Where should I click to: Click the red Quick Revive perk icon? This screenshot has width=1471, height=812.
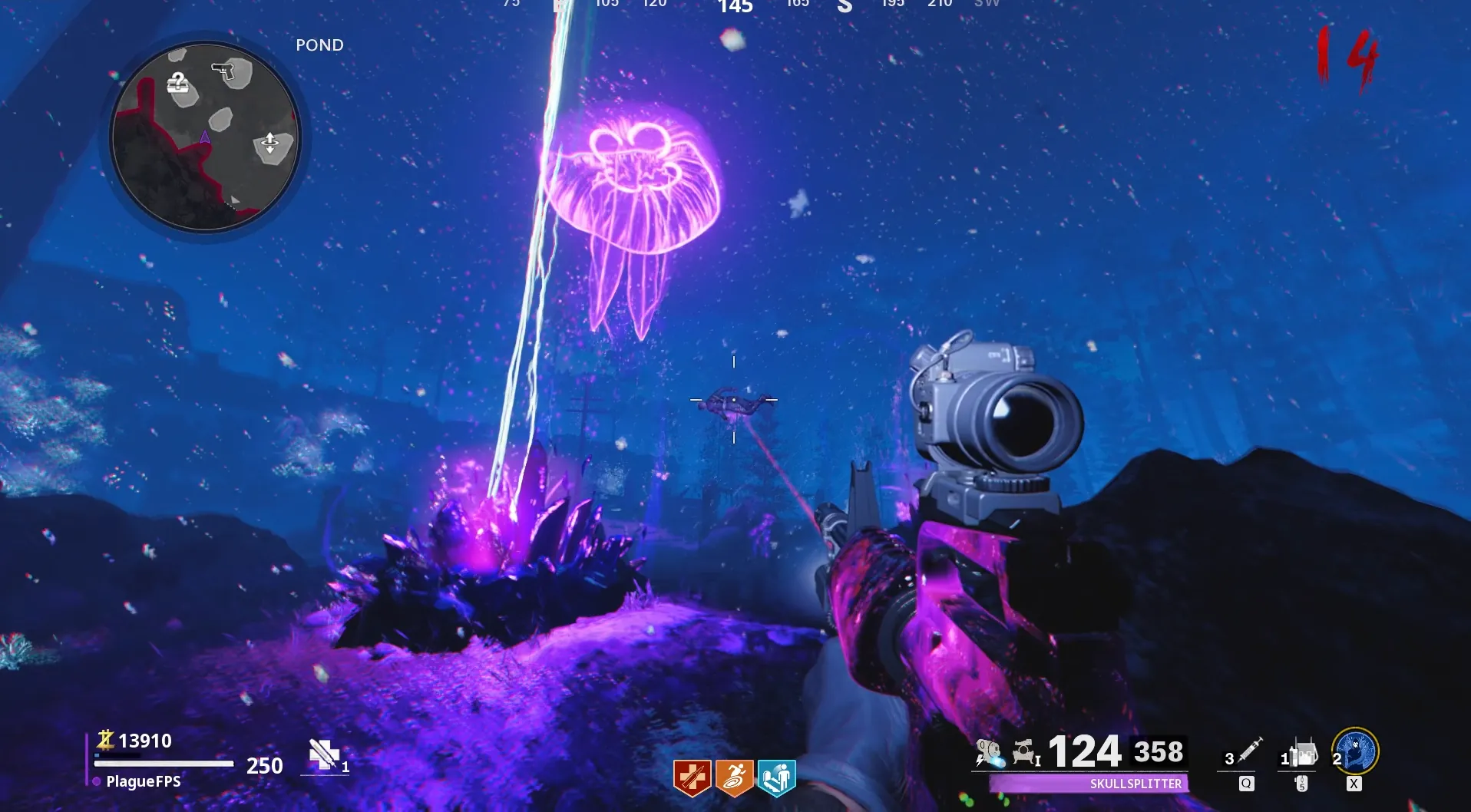click(x=692, y=778)
